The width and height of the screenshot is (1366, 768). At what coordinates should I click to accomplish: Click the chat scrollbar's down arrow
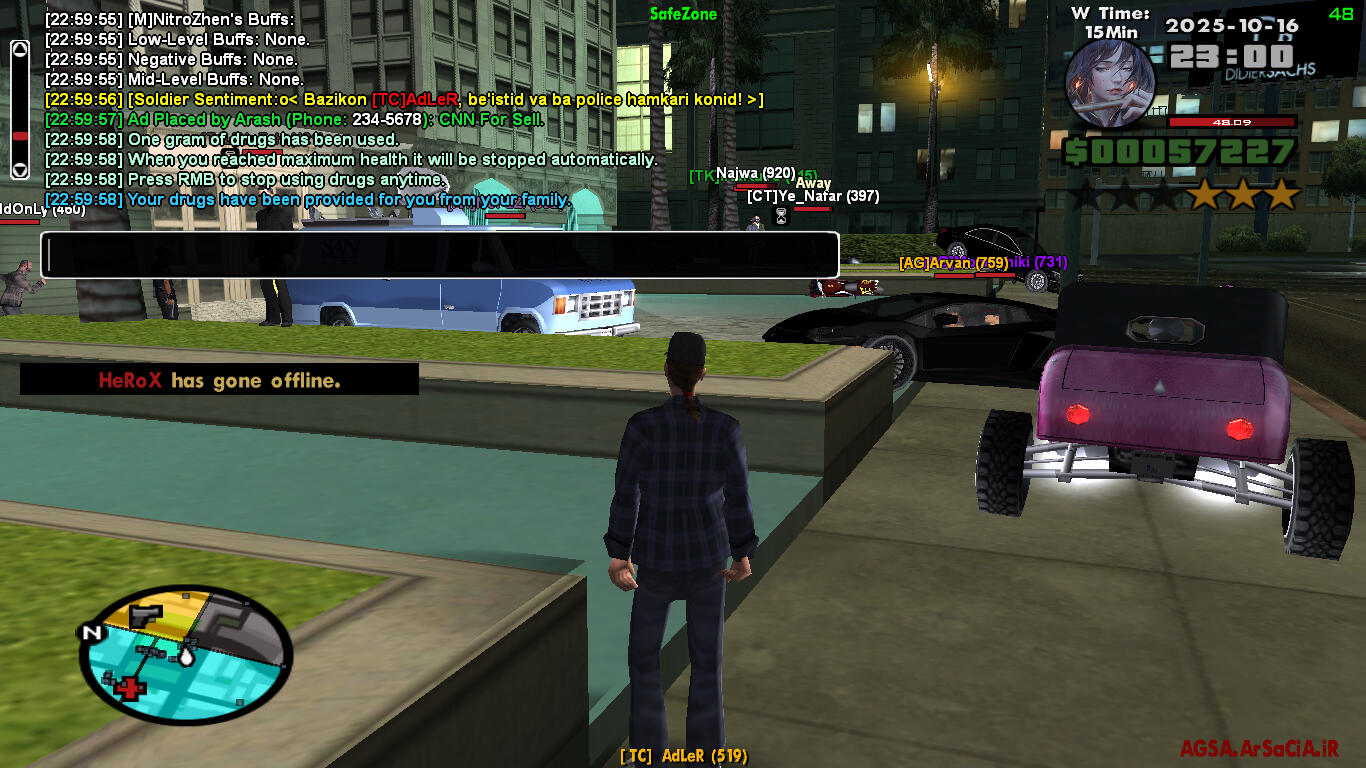click(x=19, y=169)
